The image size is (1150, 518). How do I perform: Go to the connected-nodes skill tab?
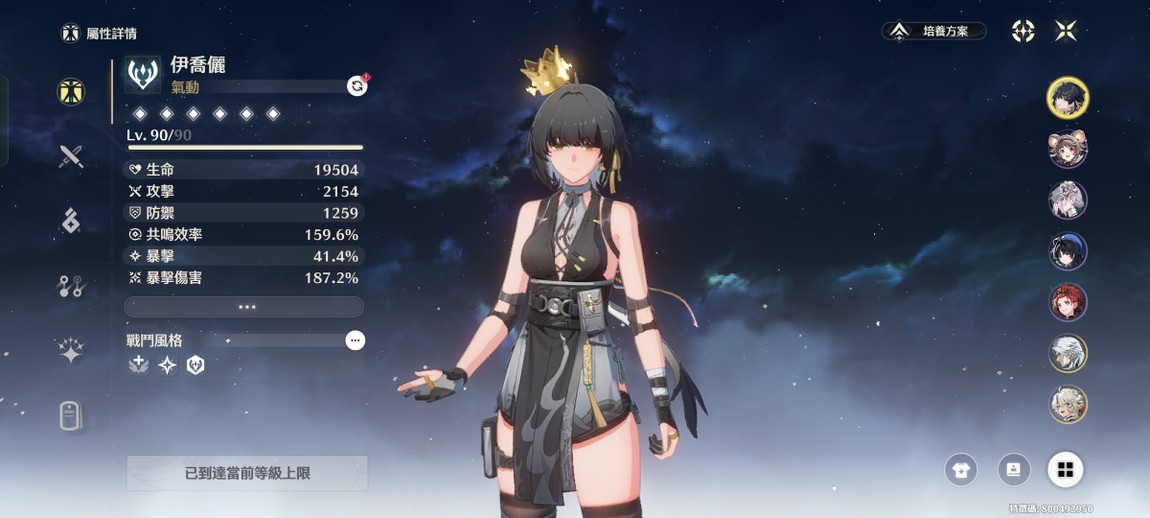pos(70,287)
